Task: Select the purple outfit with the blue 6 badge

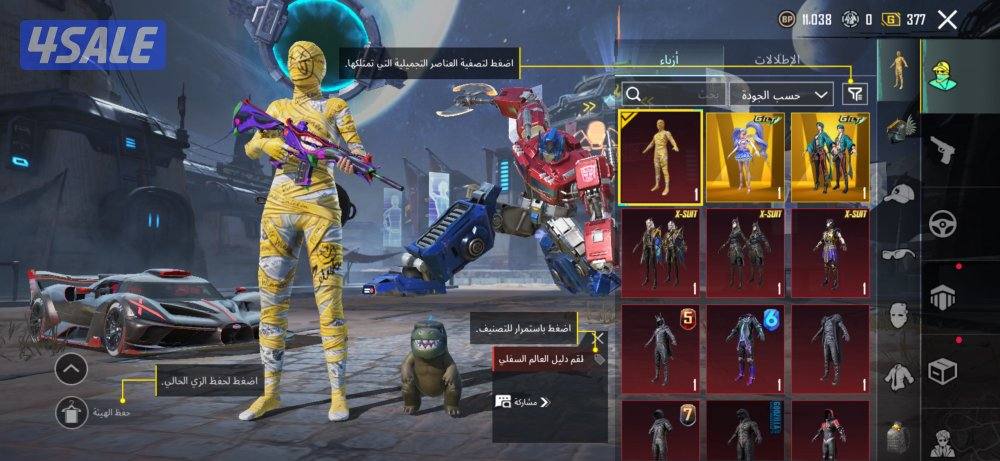Action: (744, 346)
